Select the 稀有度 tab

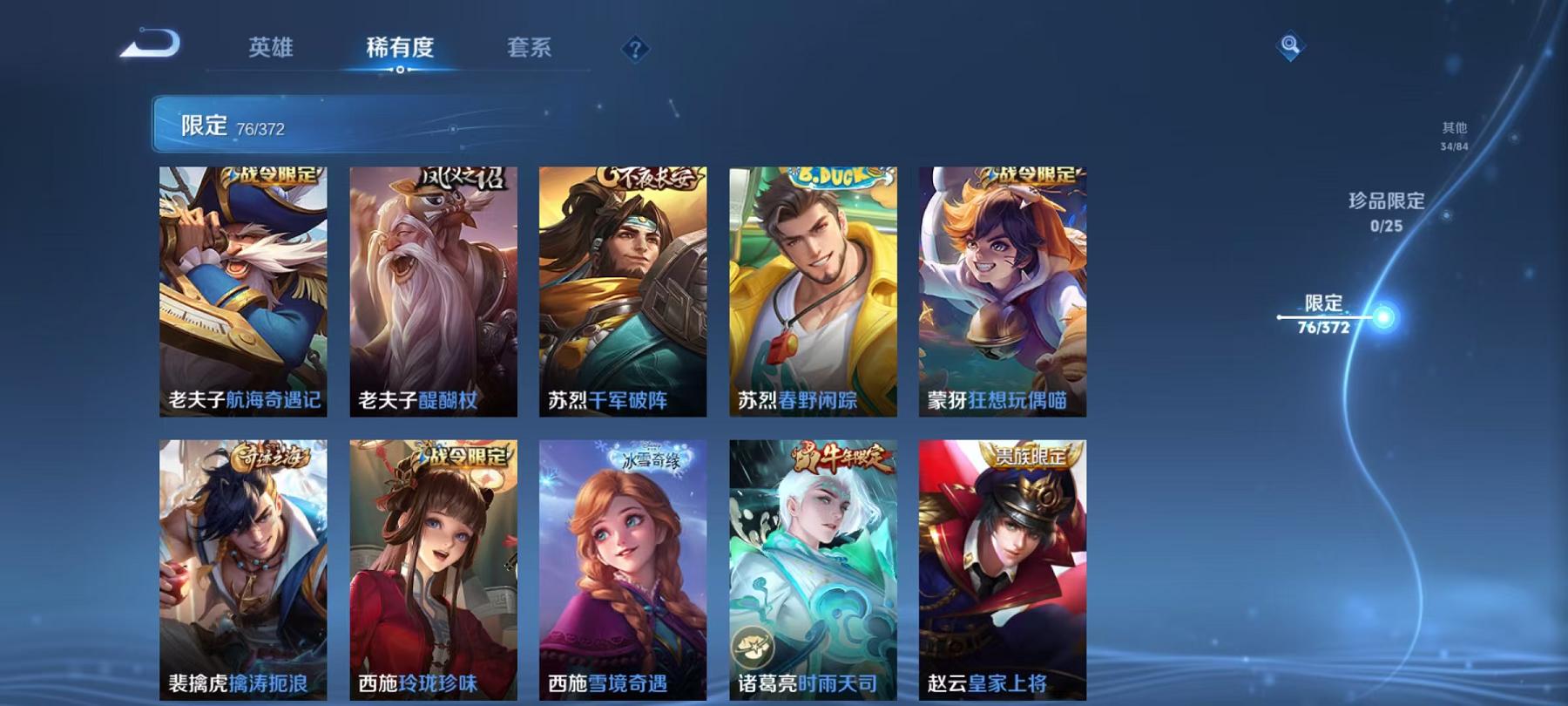point(401,50)
